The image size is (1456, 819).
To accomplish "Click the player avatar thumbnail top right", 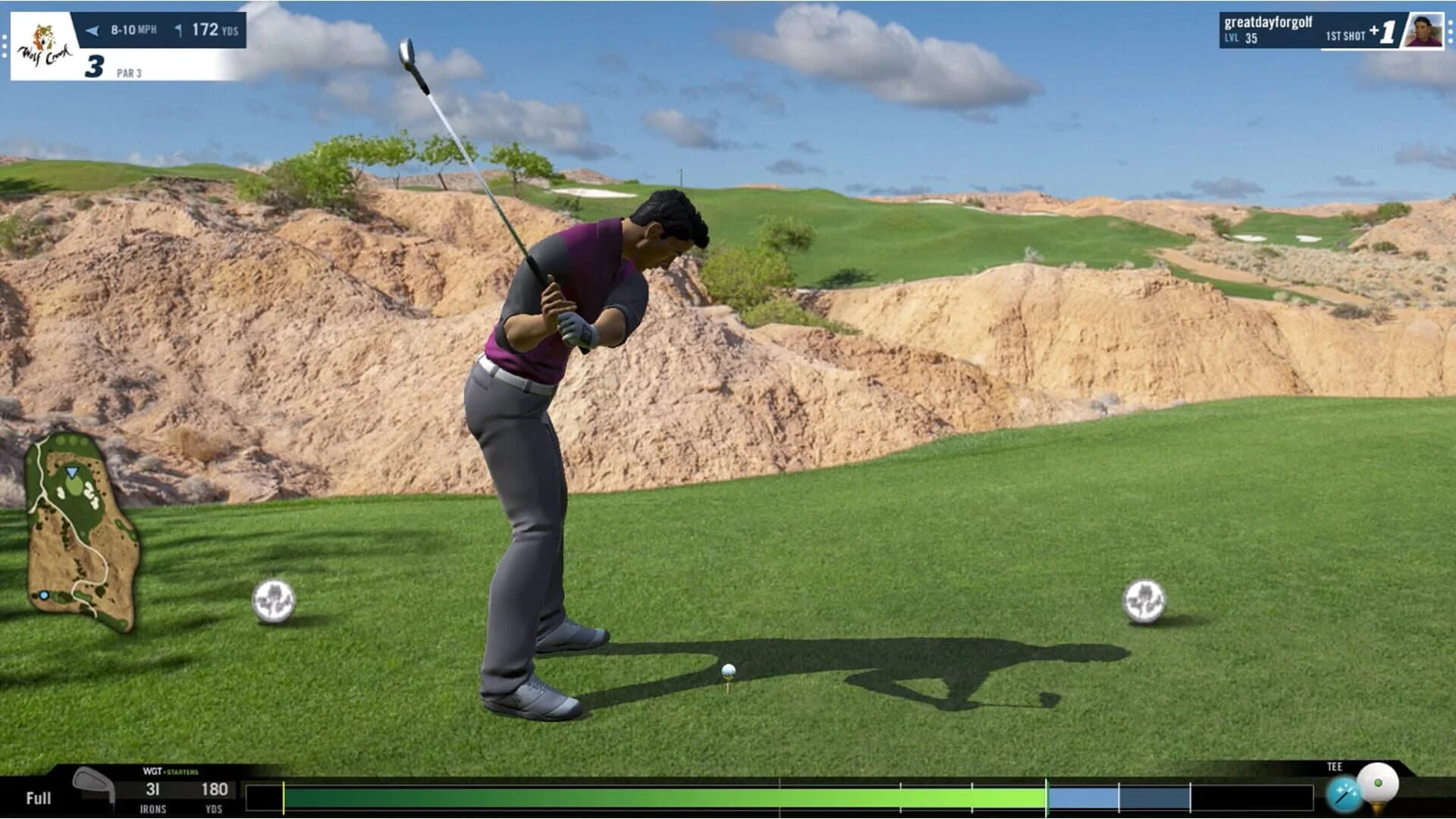I will (x=1426, y=32).
